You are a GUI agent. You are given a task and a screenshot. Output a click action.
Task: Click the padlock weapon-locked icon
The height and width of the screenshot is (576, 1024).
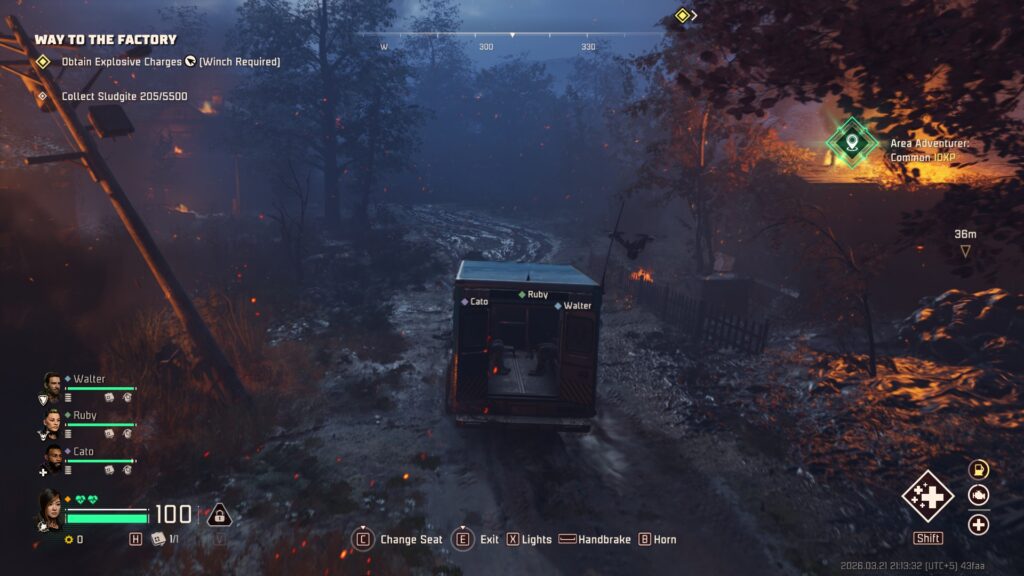(x=219, y=515)
